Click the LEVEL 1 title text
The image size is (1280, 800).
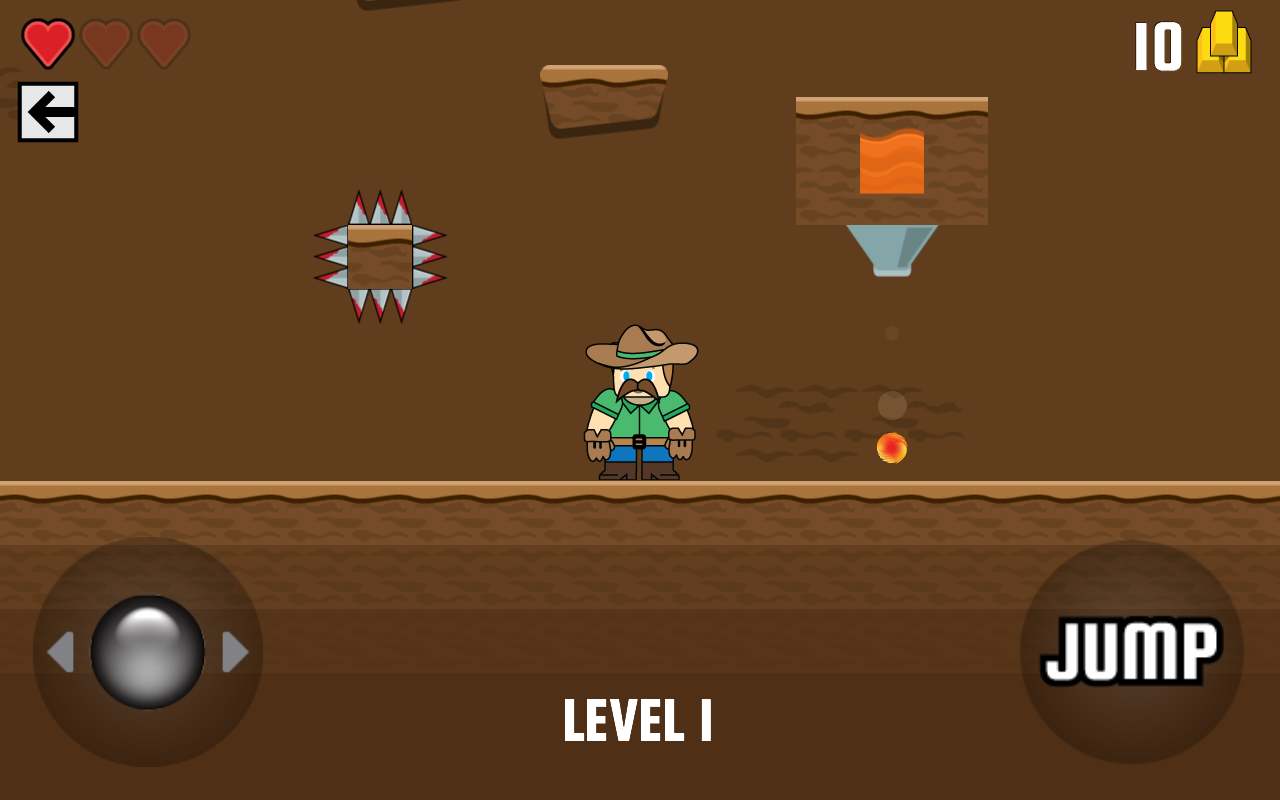[x=638, y=718]
